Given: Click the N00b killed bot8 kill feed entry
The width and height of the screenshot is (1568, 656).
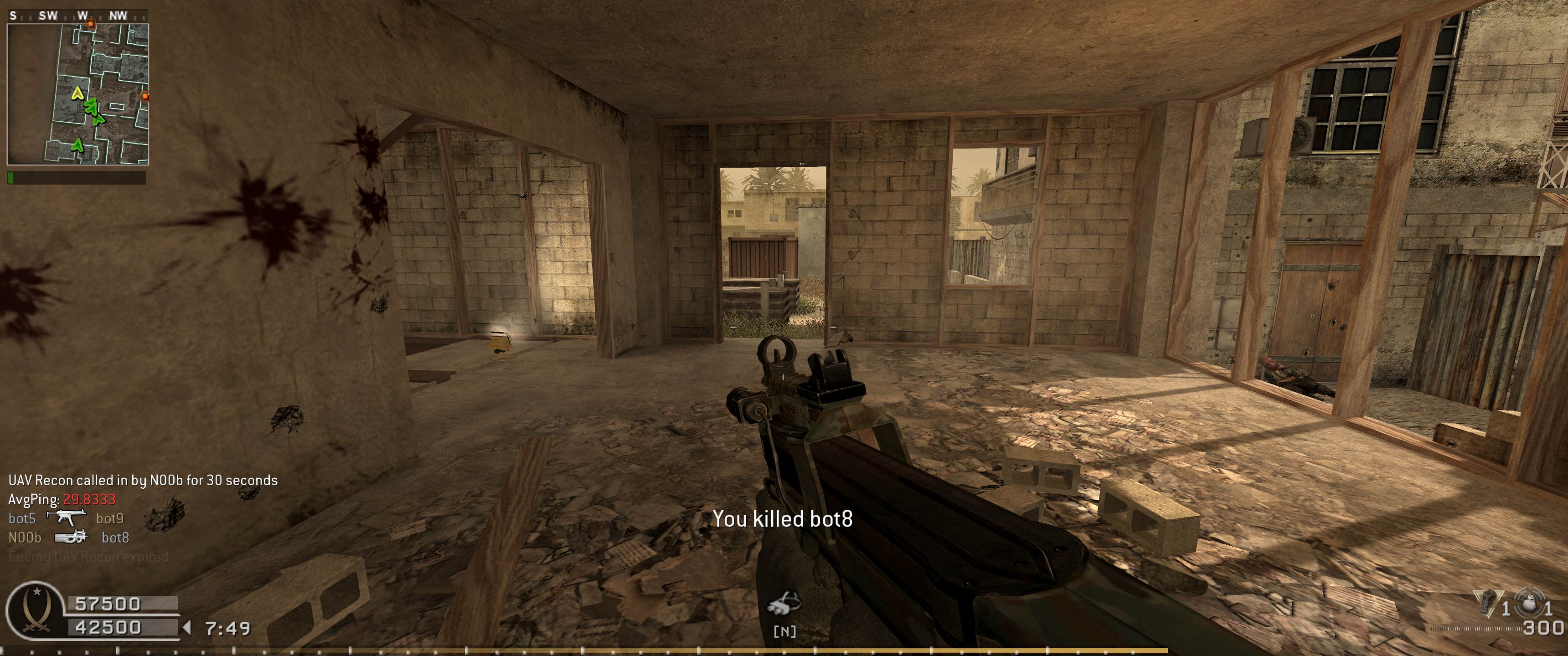Looking at the screenshot, I should point(69,538).
